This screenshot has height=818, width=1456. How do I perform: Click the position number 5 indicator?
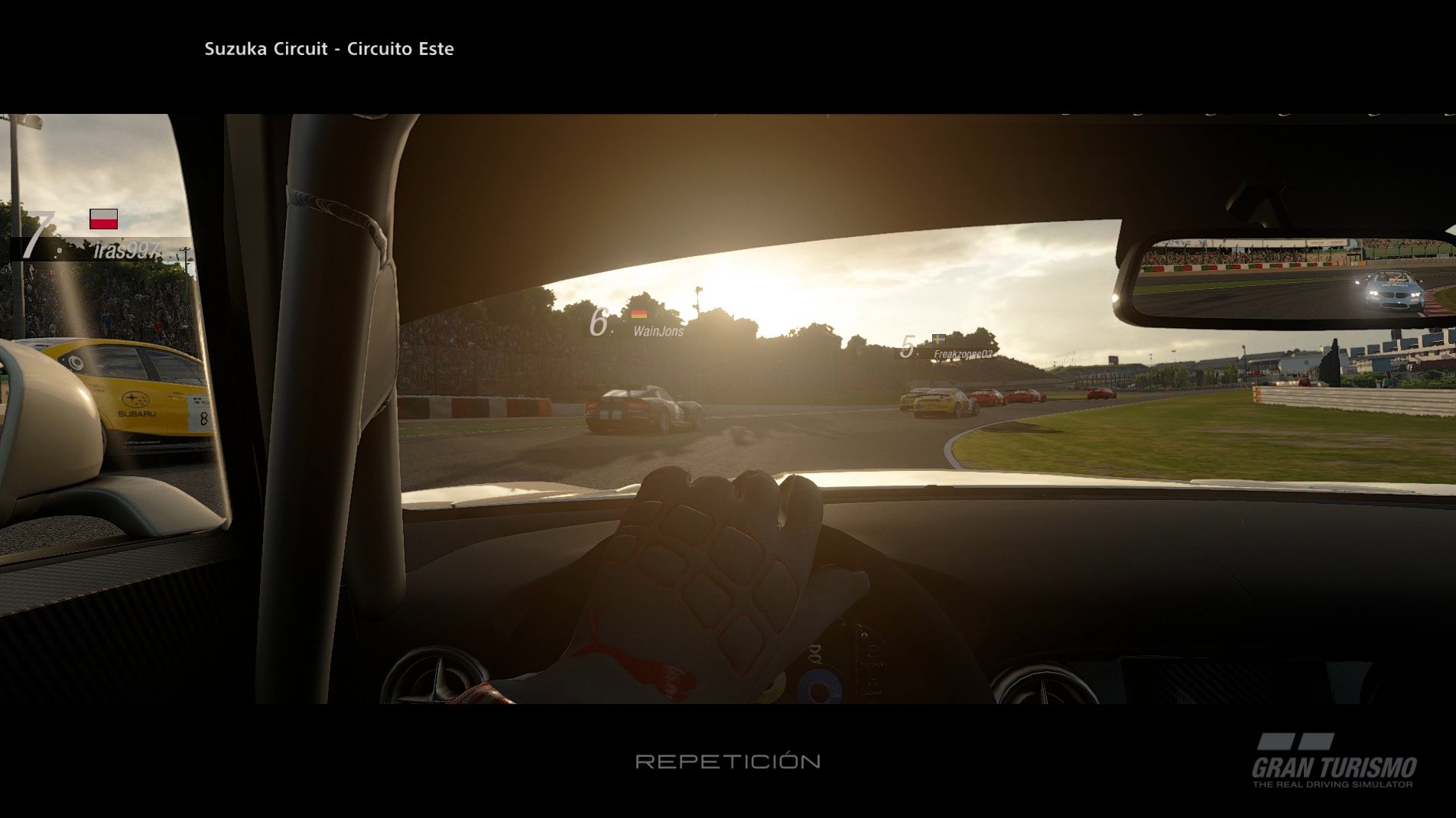[x=910, y=346]
